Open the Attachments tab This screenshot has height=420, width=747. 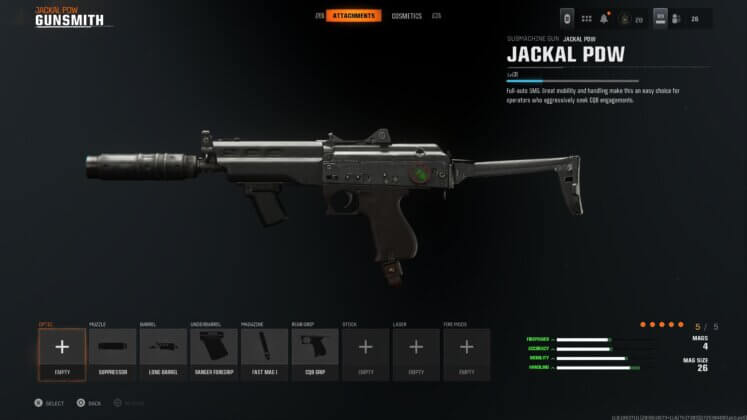[x=355, y=16]
